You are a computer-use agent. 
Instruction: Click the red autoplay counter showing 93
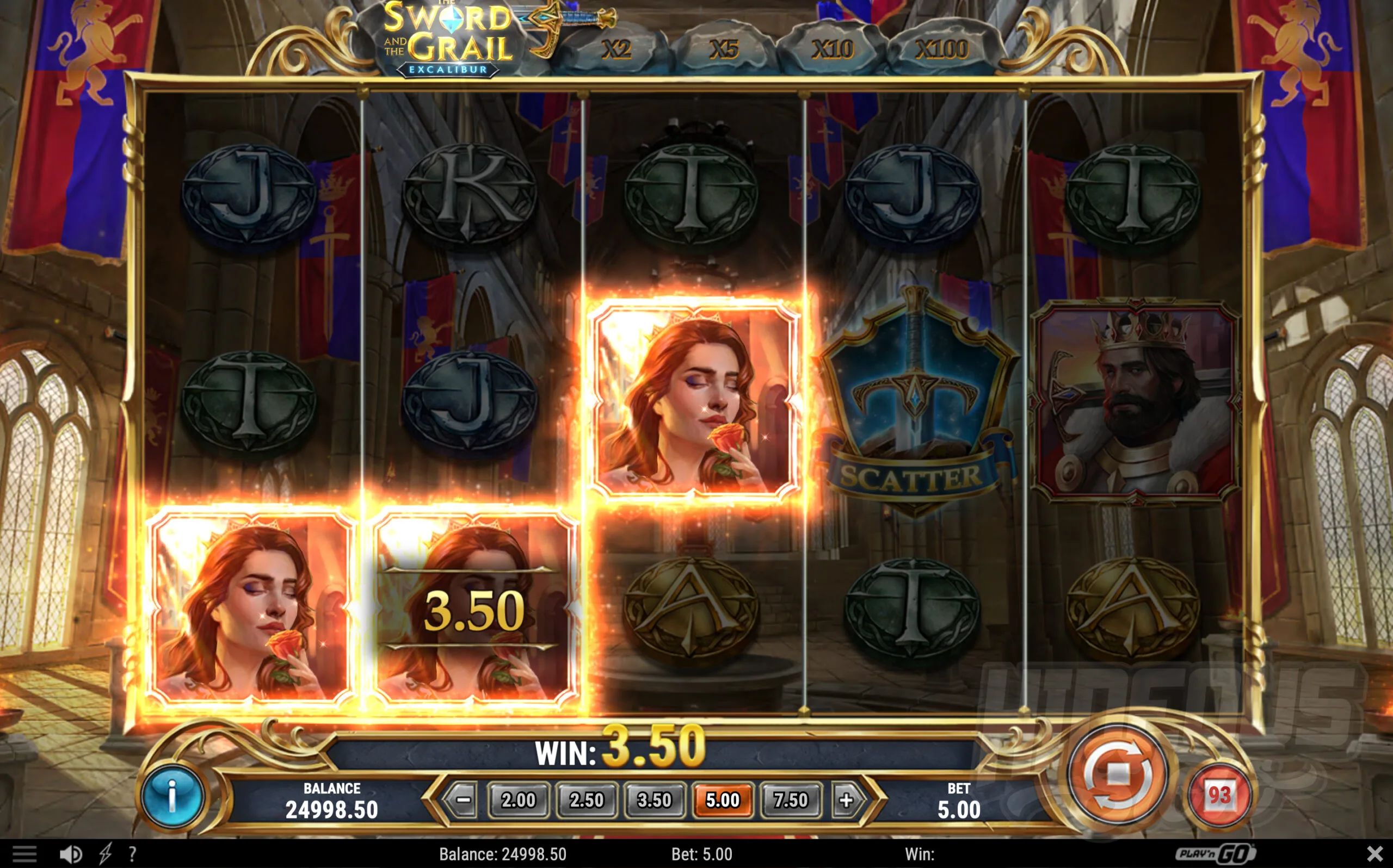(1219, 795)
